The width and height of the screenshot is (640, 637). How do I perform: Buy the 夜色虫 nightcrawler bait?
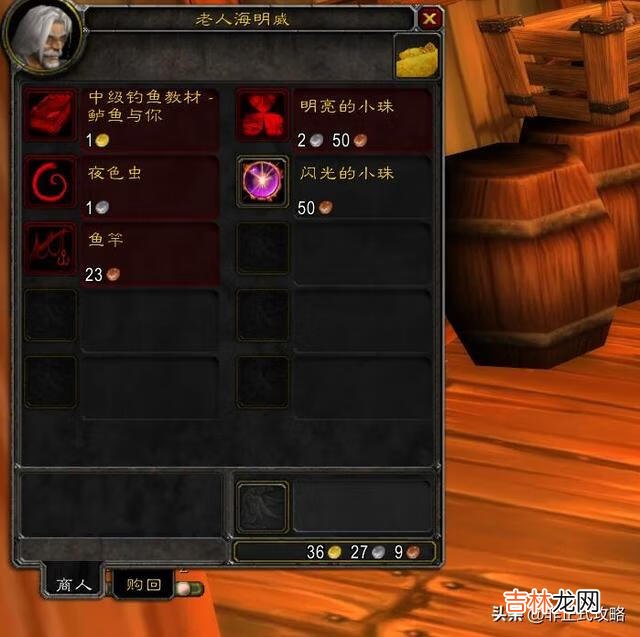[x=51, y=181]
